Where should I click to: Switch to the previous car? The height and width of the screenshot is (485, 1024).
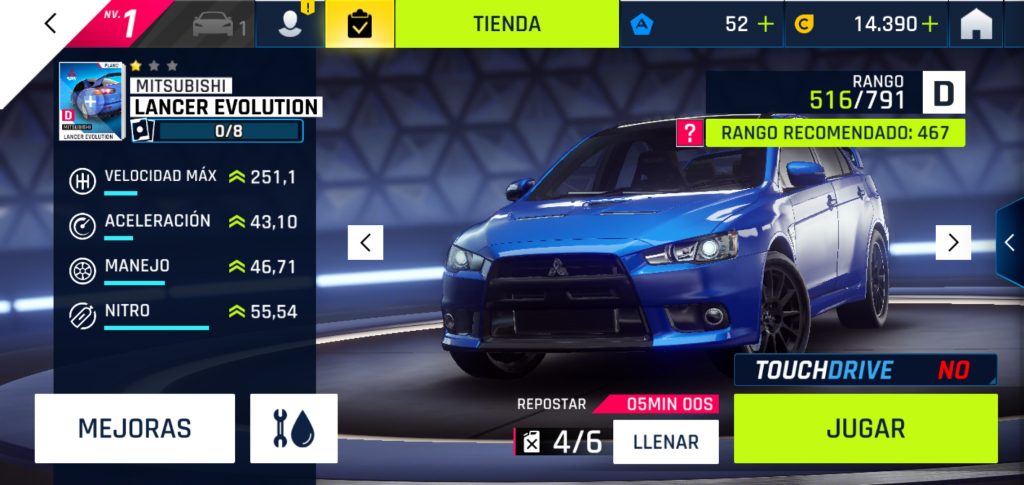365,242
